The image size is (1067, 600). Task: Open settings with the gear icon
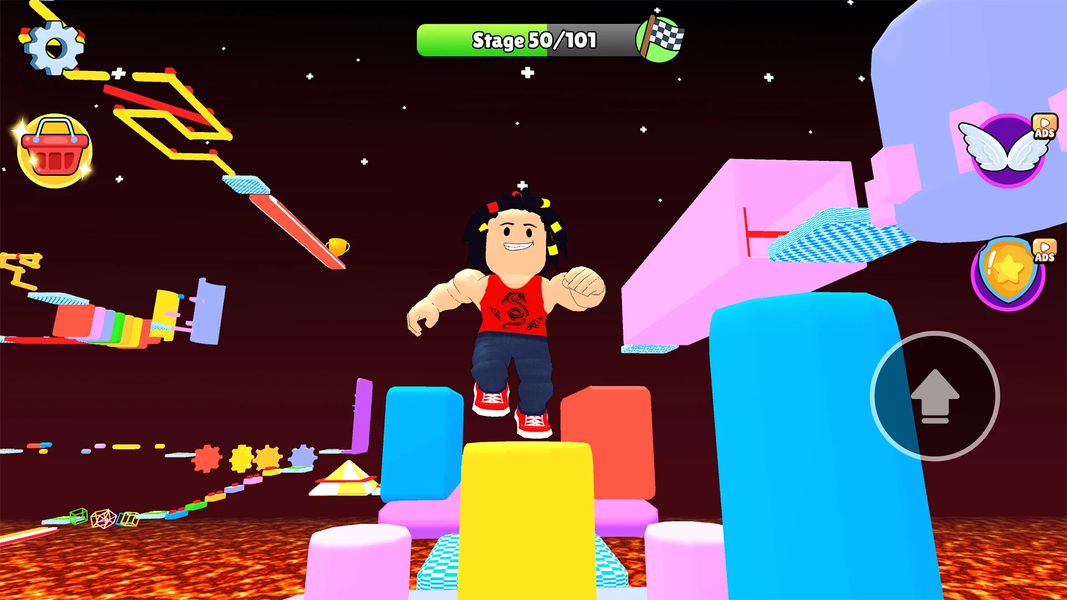pyautogui.click(x=52, y=45)
